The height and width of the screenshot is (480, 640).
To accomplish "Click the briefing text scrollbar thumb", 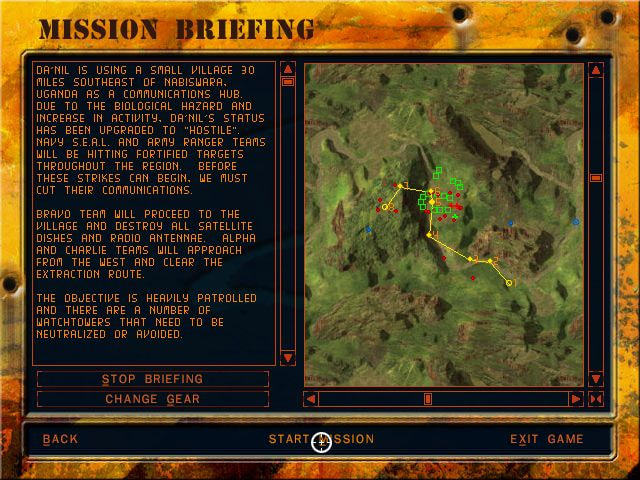I will point(288,82).
